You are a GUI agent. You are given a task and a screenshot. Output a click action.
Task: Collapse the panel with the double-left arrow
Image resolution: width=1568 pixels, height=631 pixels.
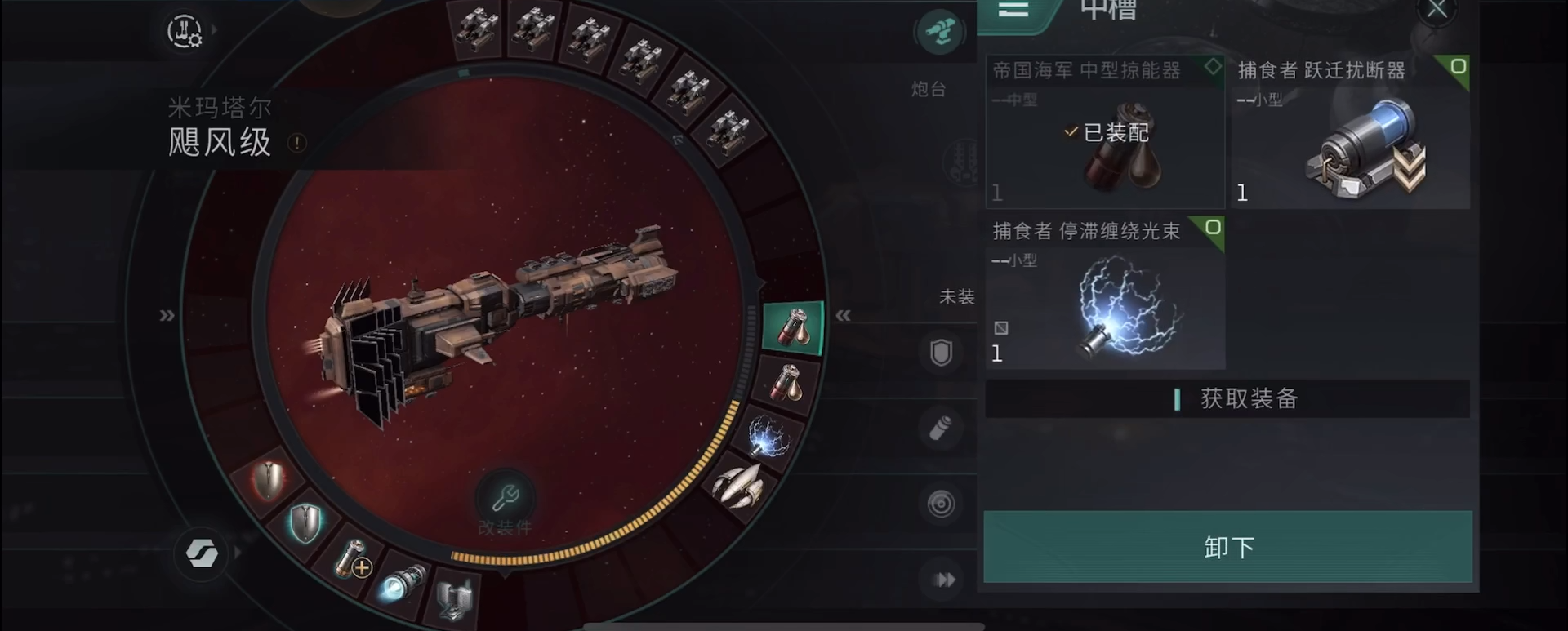click(843, 315)
